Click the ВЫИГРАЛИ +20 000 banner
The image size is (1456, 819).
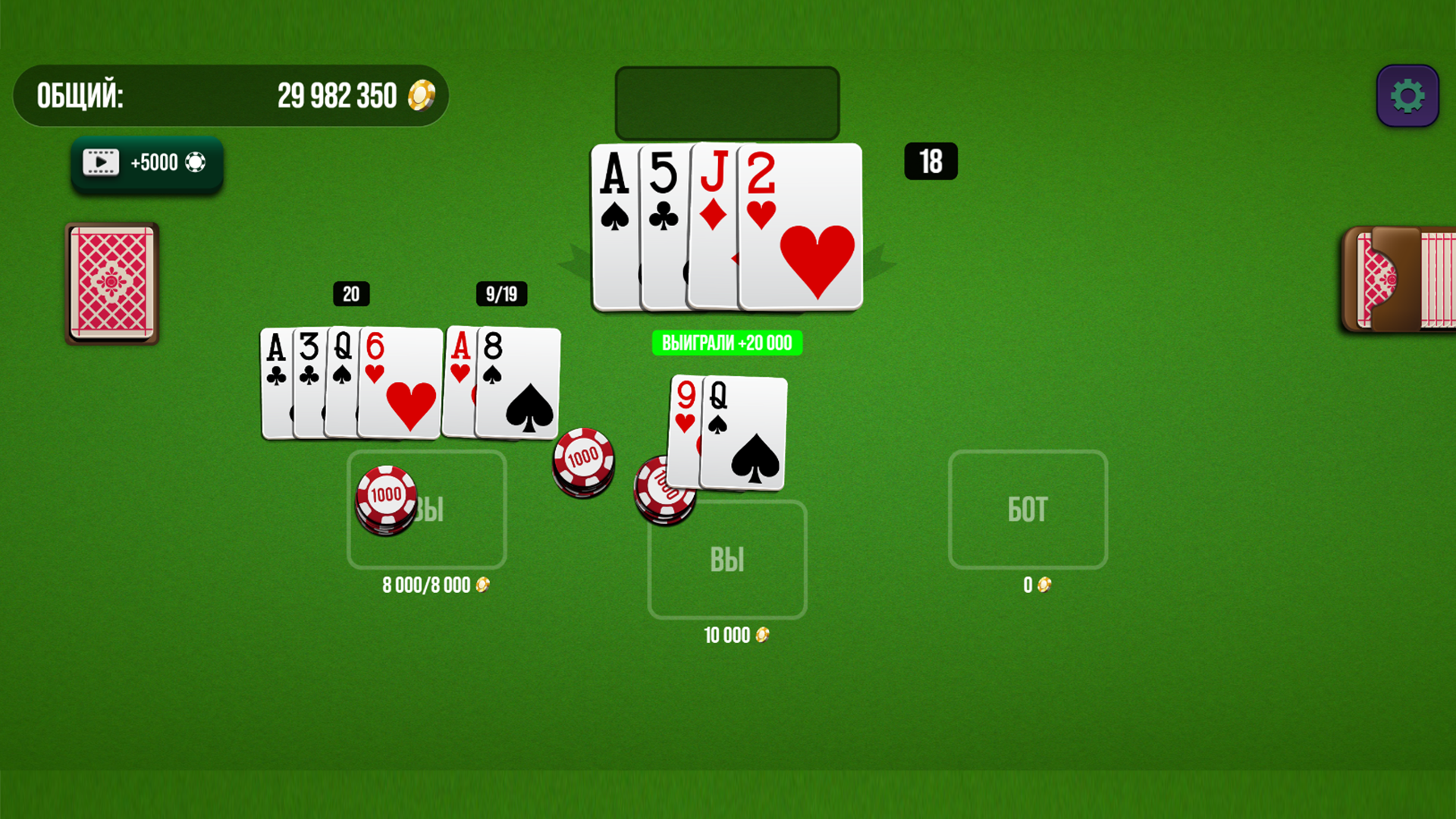[x=726, y=343]
